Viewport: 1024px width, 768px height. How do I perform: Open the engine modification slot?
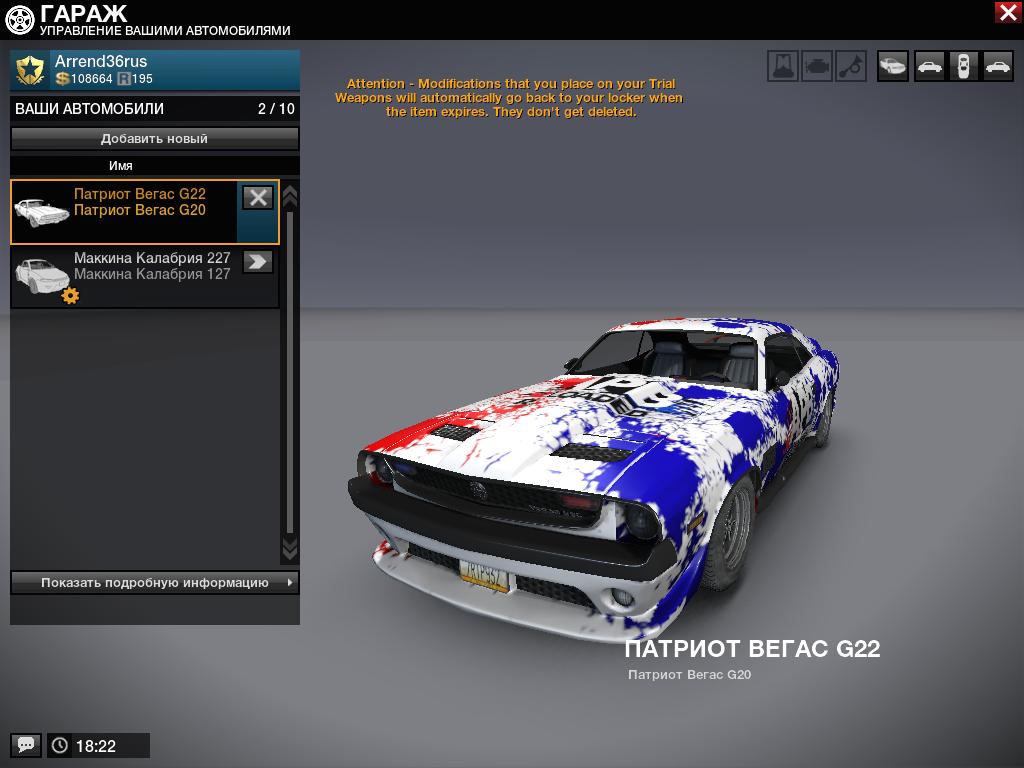[817, 66]
